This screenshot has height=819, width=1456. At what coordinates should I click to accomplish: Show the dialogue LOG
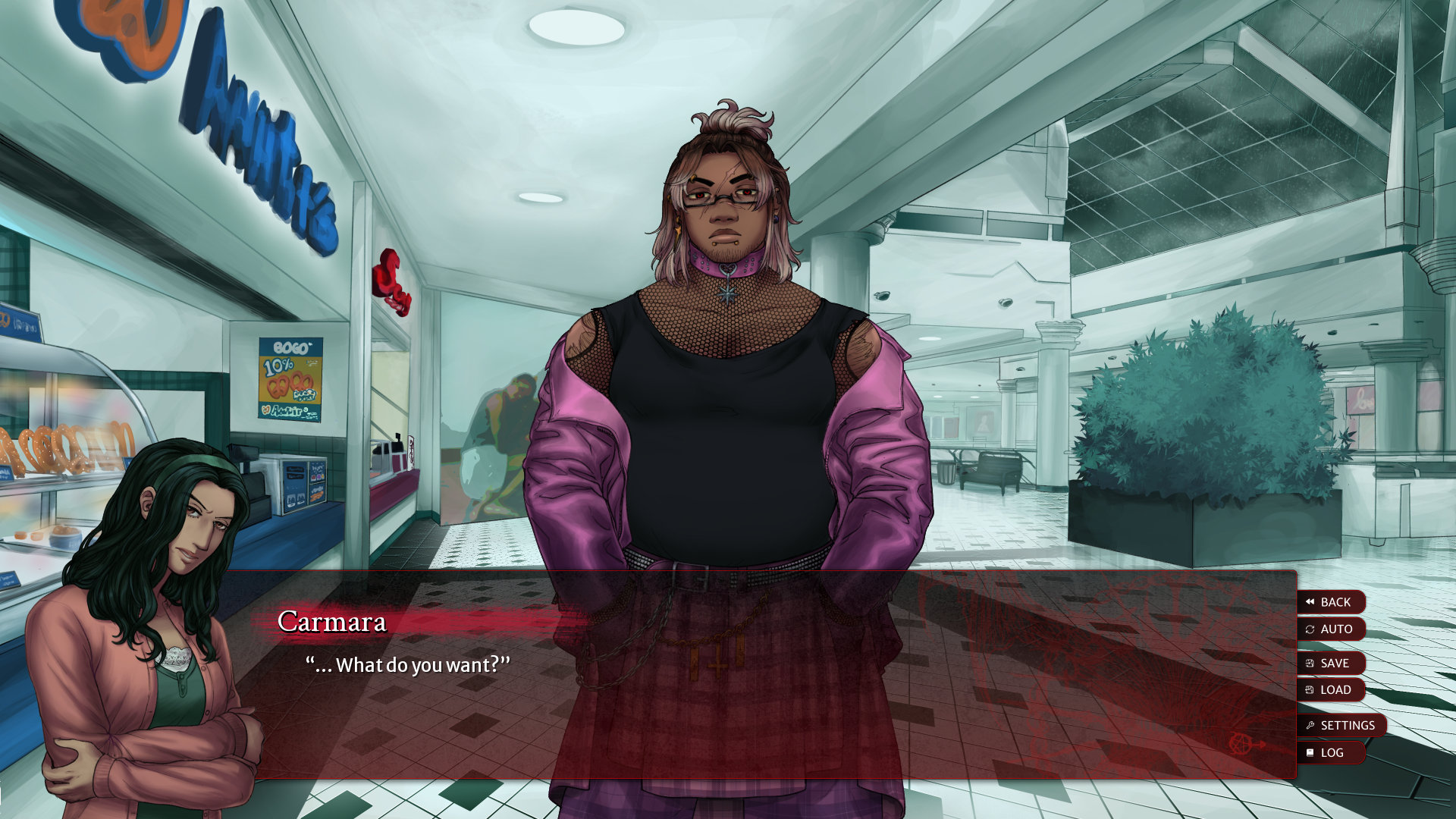click(1331, 753)
